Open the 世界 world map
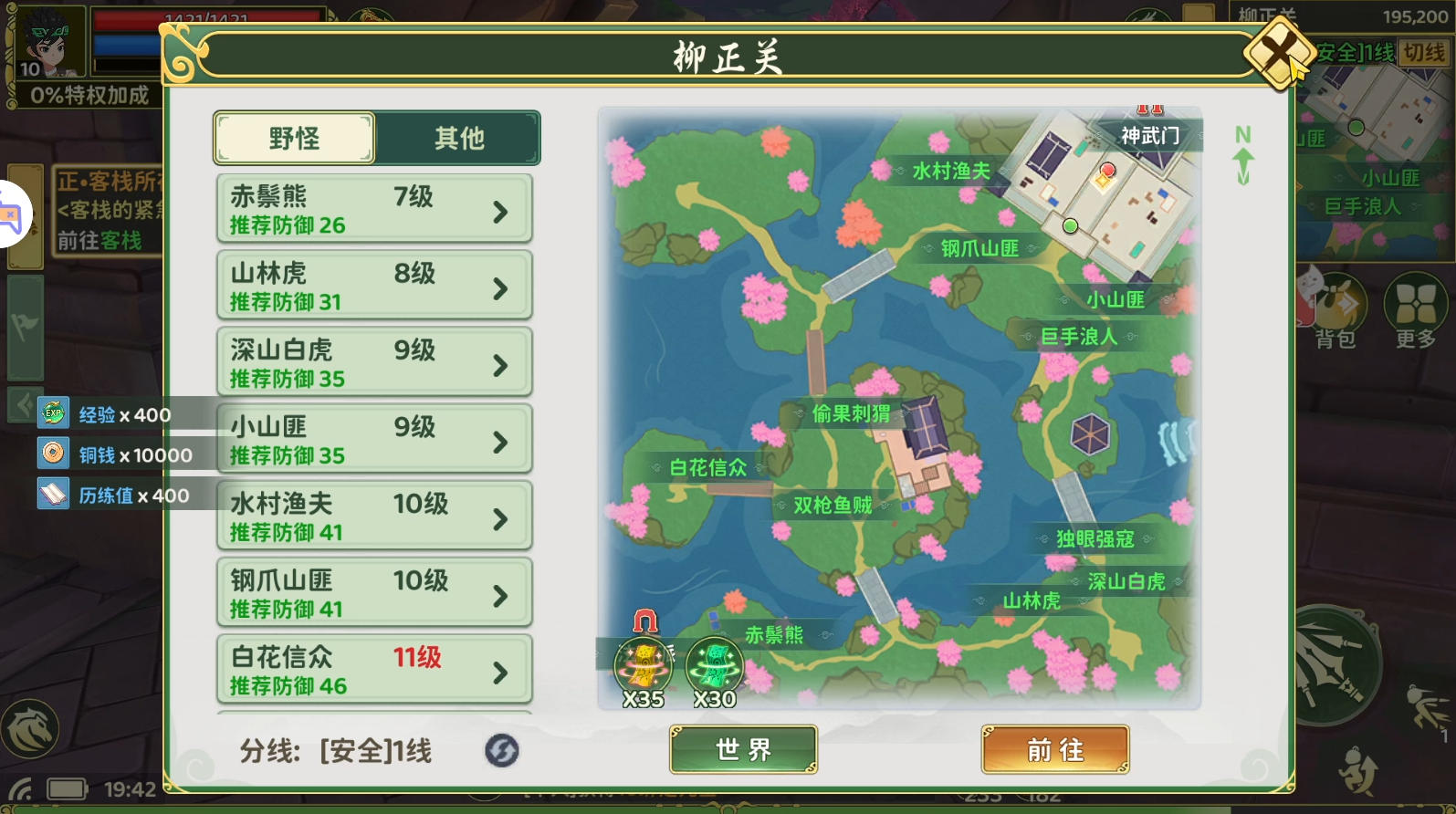Viewport: 1456px width, 814px height. [x=743, y=749]
